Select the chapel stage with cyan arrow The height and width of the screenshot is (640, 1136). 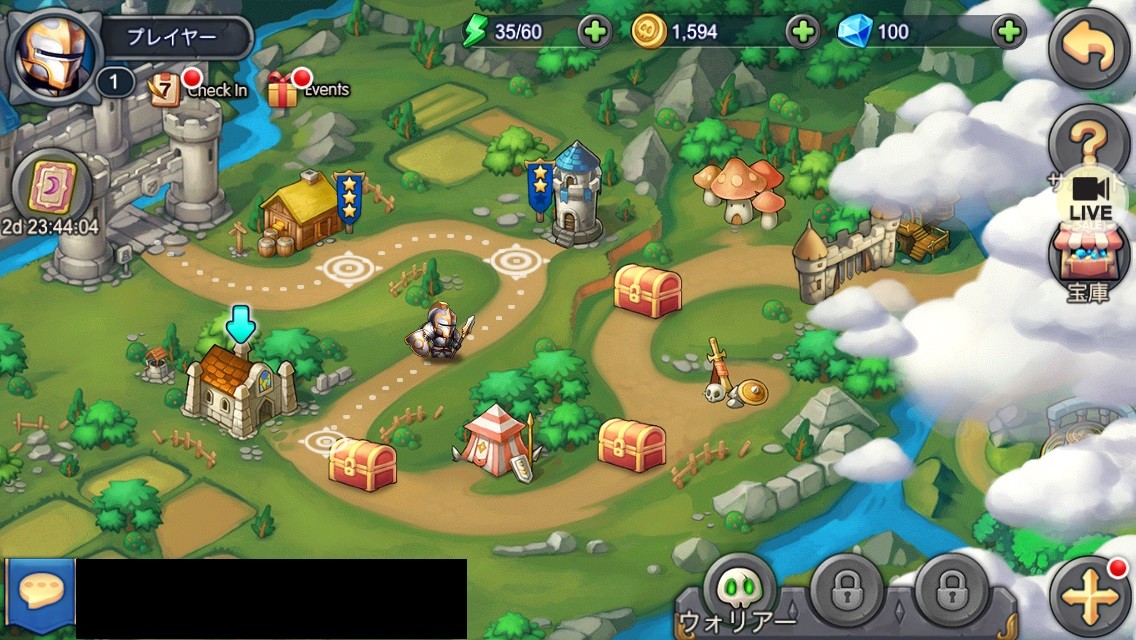(x=240, y=386)
